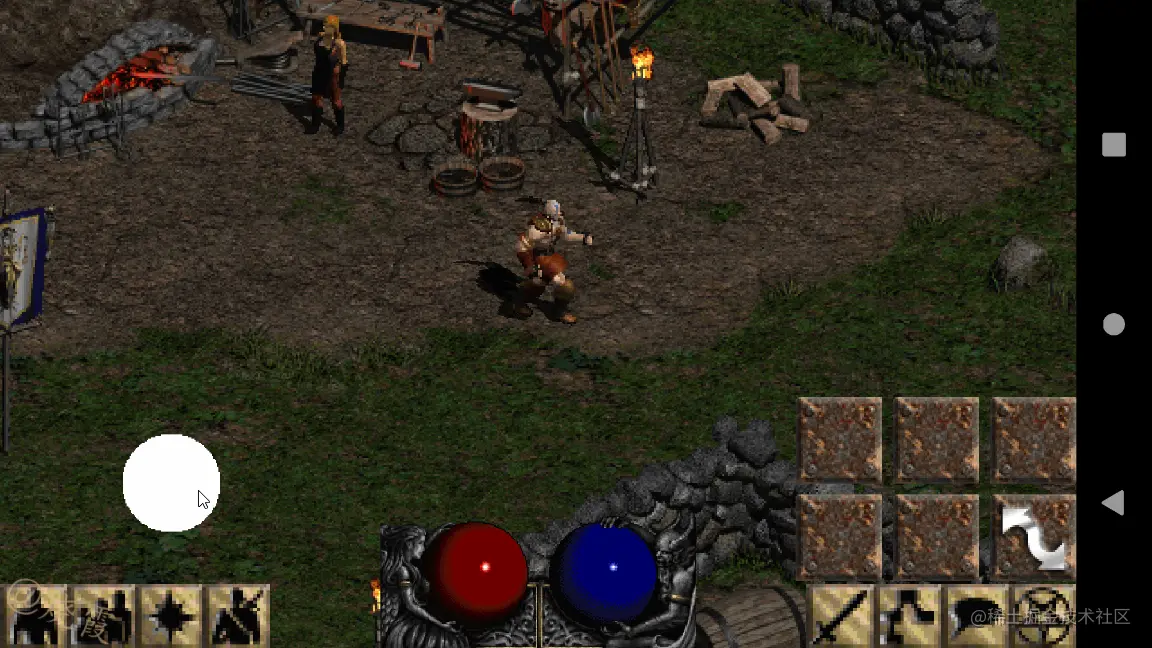Tap the Android home circle button
The image size is (1152, 648).
point(1113,324)
